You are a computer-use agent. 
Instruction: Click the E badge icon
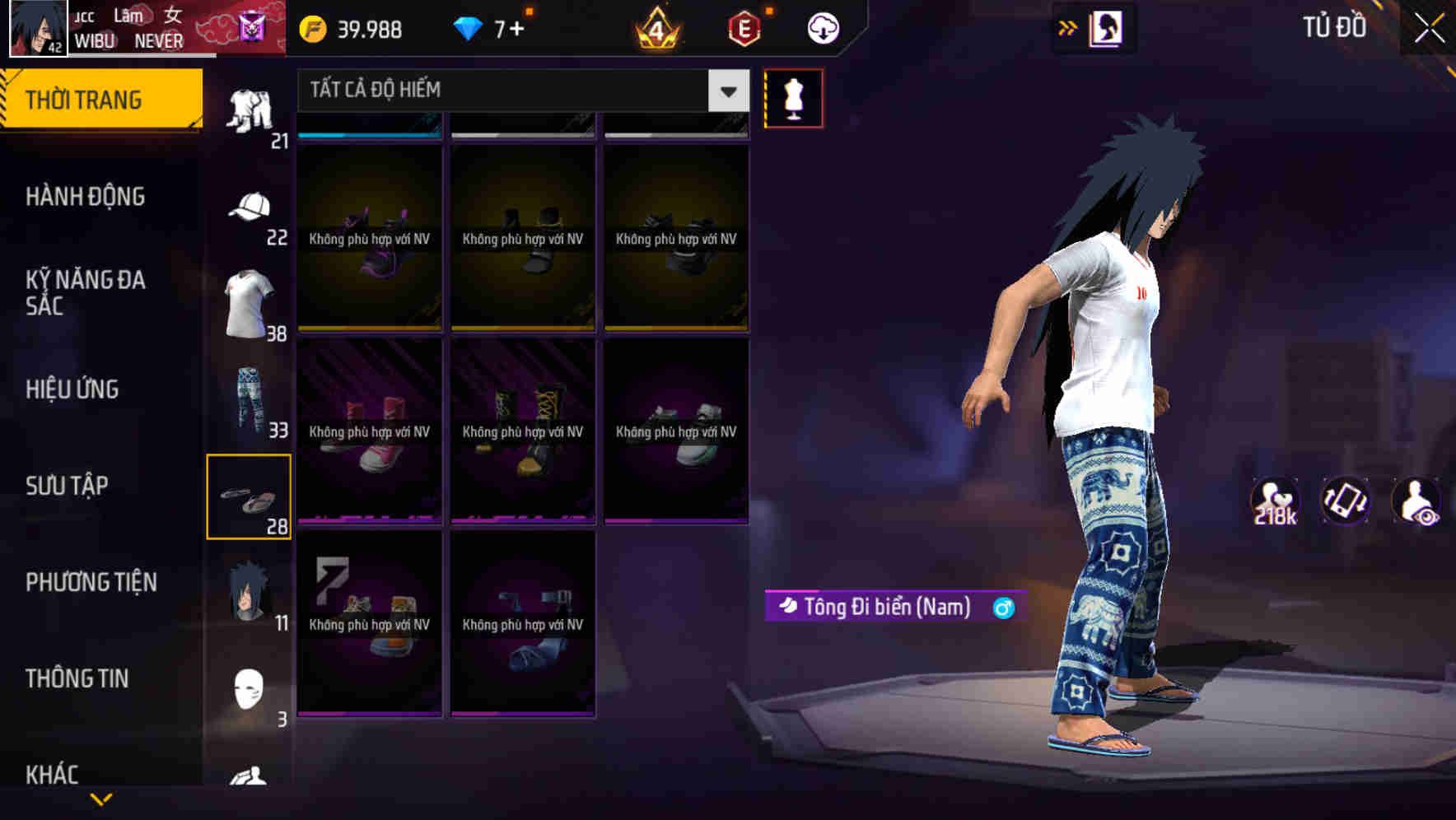(x=743, y=27)
